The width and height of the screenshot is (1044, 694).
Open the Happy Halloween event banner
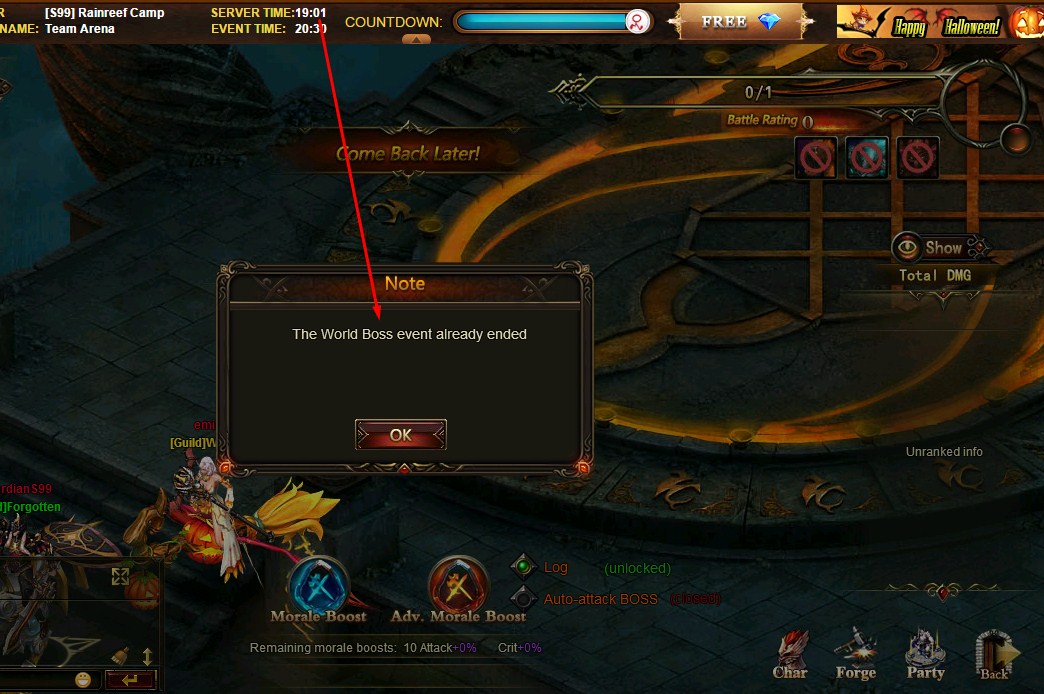pos(920,23)
